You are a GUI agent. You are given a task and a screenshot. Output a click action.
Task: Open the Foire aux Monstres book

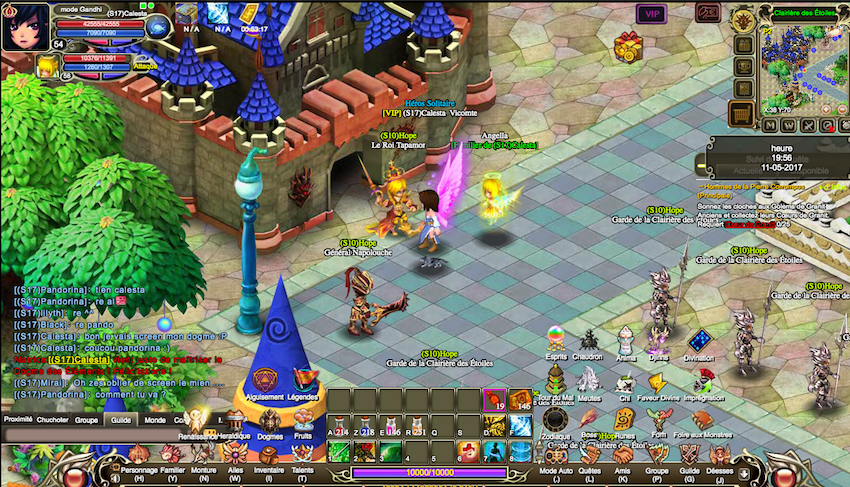point(704,419)
